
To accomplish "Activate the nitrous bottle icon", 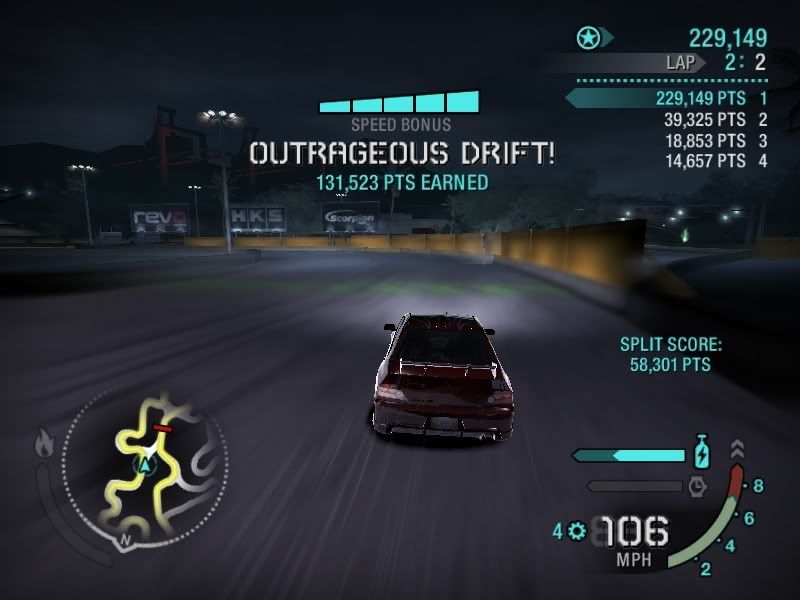I will click(x=703, y=453).
